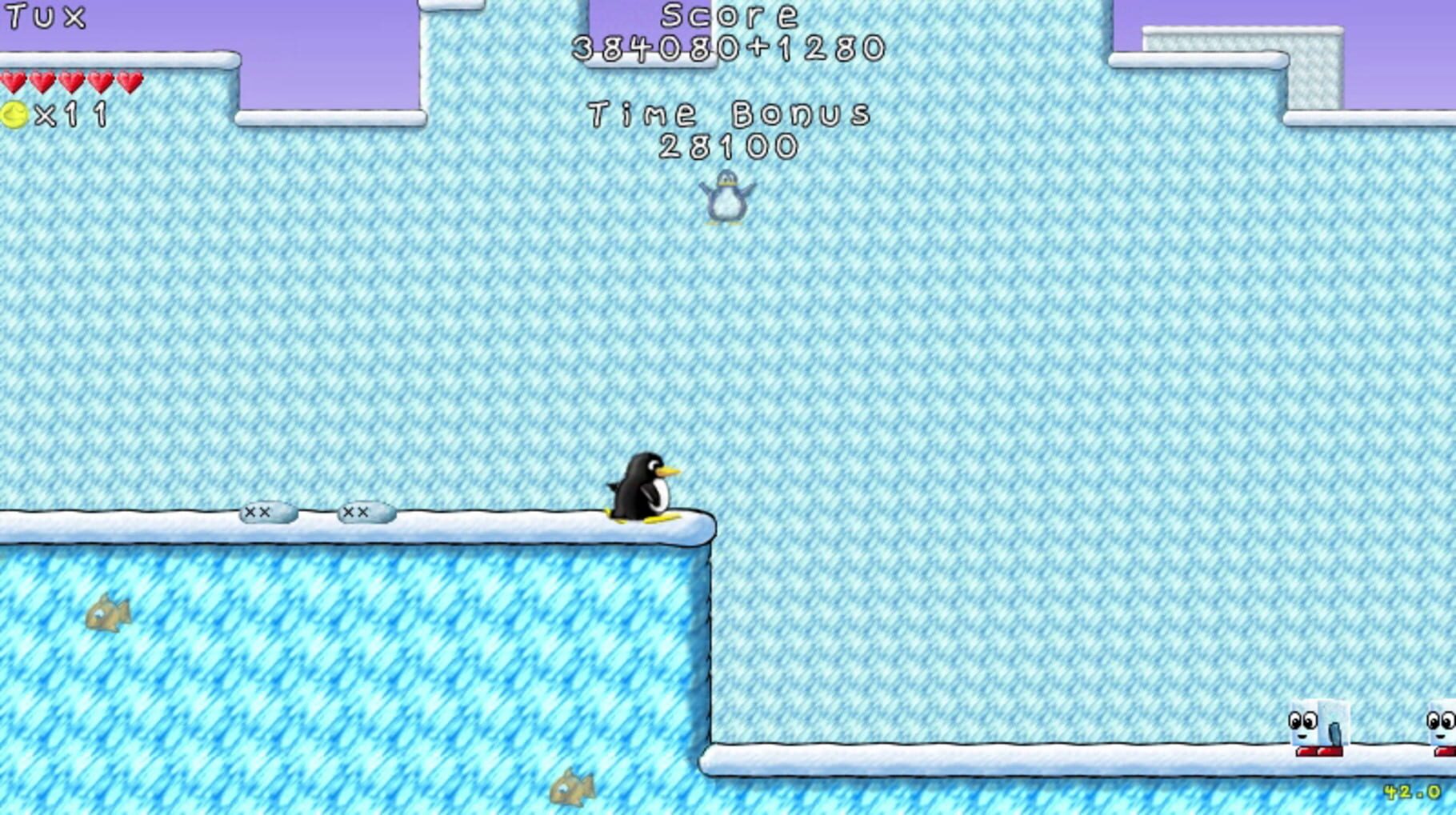
Task: Select the first red heart in health bar
Action: pyautogui.click(x=14, y=81)
